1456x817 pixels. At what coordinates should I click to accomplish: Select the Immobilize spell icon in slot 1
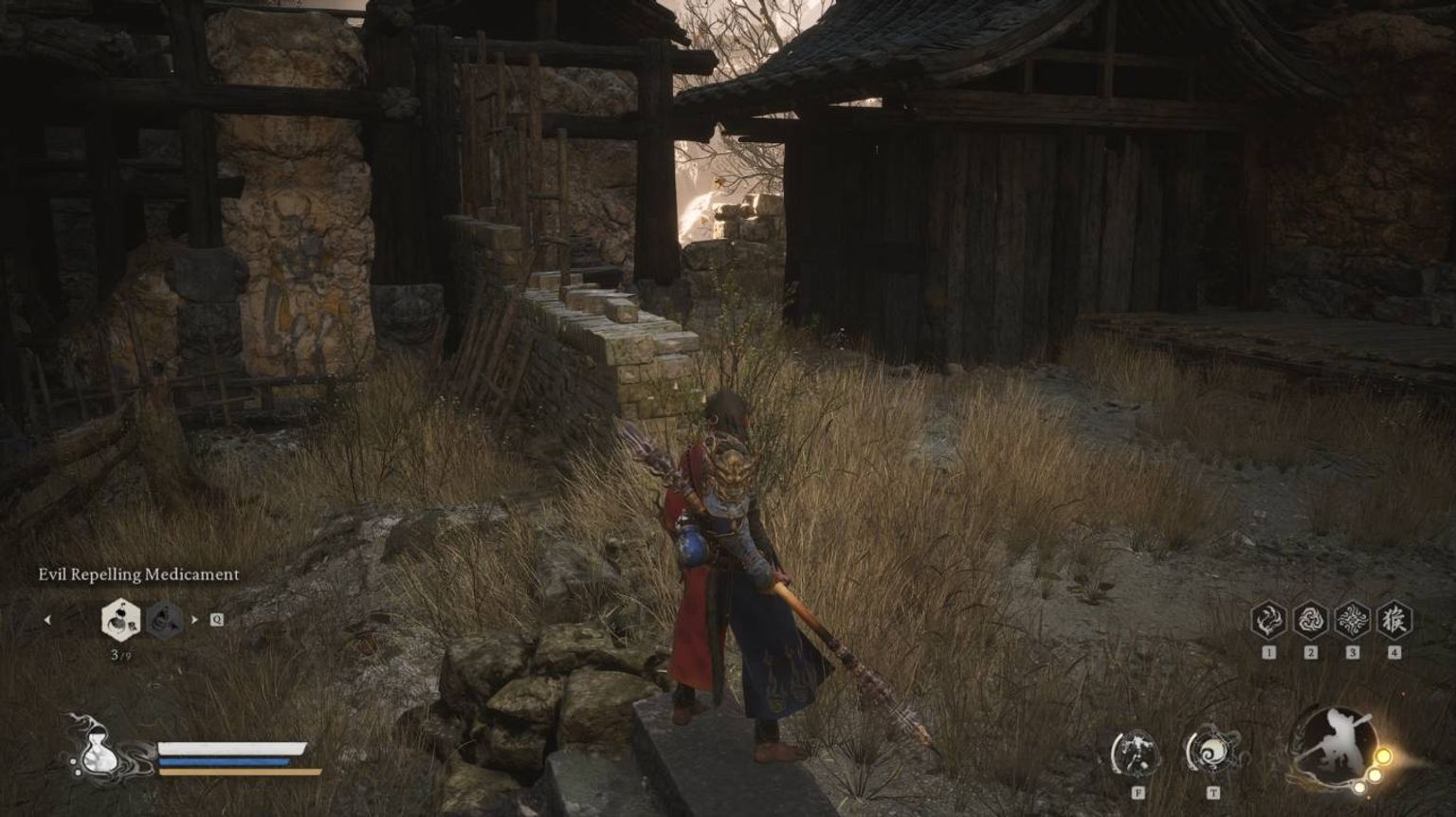tap(1269, 620)
